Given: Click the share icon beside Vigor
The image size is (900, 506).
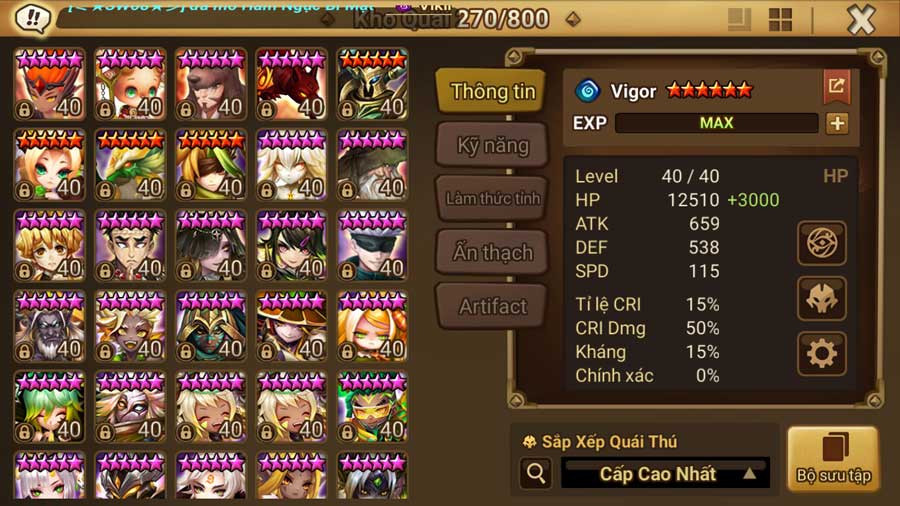Looking at the screenshot, I should [836, 88].
